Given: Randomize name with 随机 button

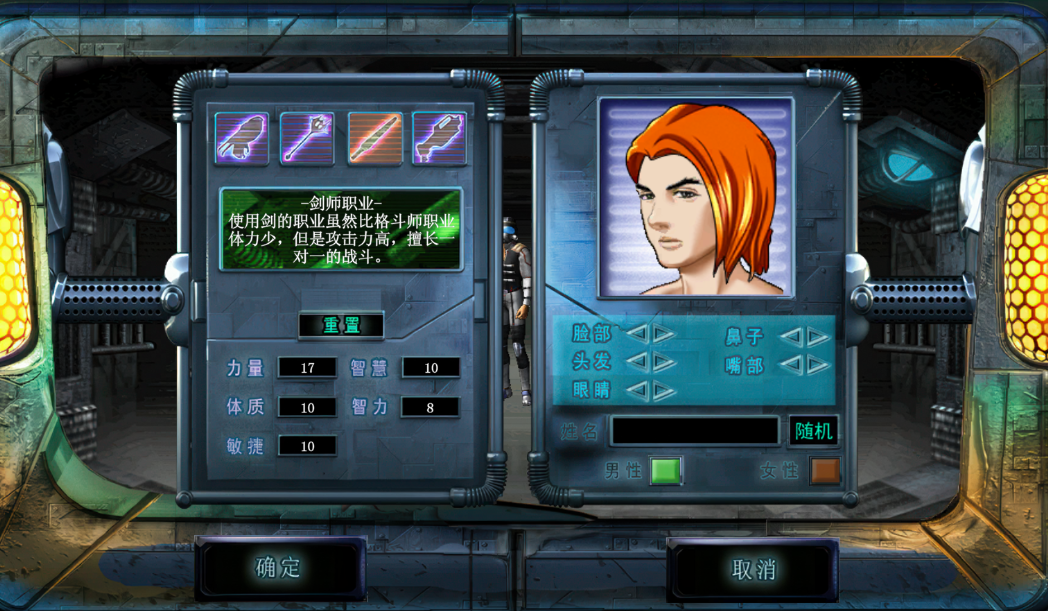Looking at the screenshot, I should click(813, 431).
